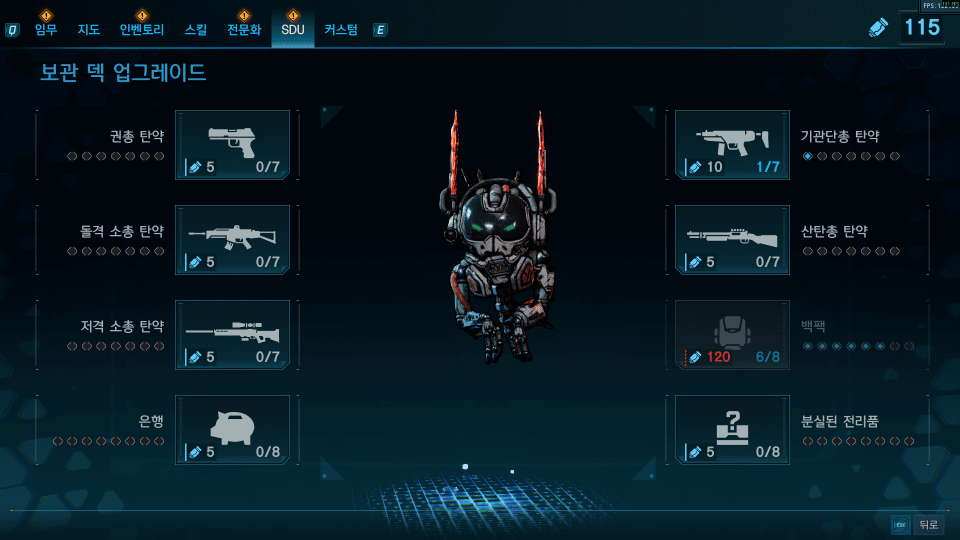960x540 pixels.
Task: Purchase the 분실된 전리품 upgrade
Action: 732,430
